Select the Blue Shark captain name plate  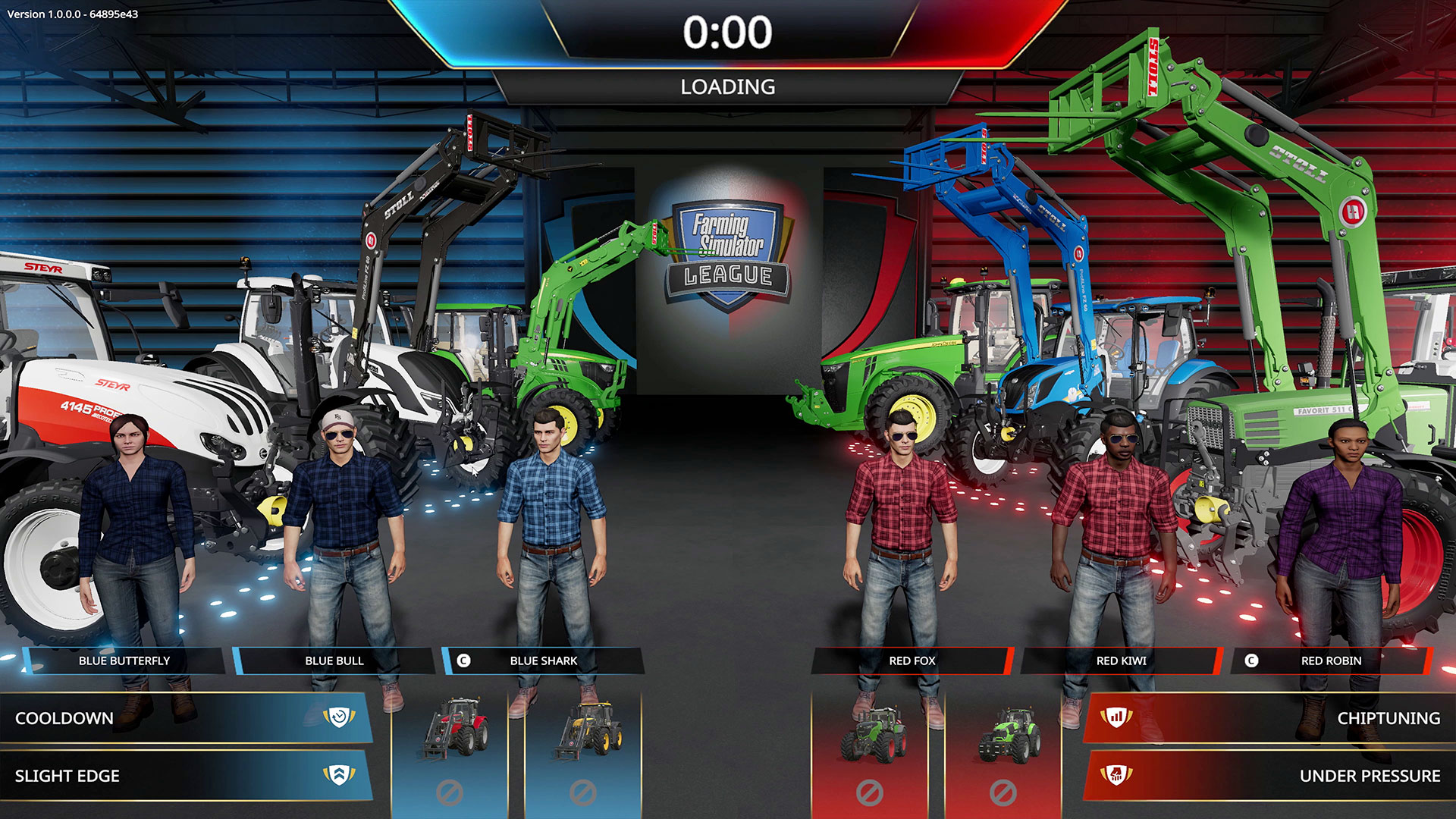544,661
